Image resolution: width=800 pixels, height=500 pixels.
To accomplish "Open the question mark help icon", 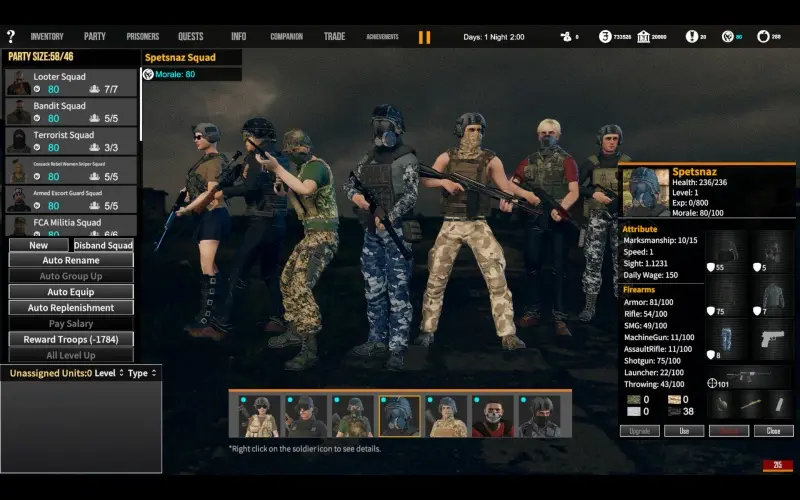I will tap(10, 37).
